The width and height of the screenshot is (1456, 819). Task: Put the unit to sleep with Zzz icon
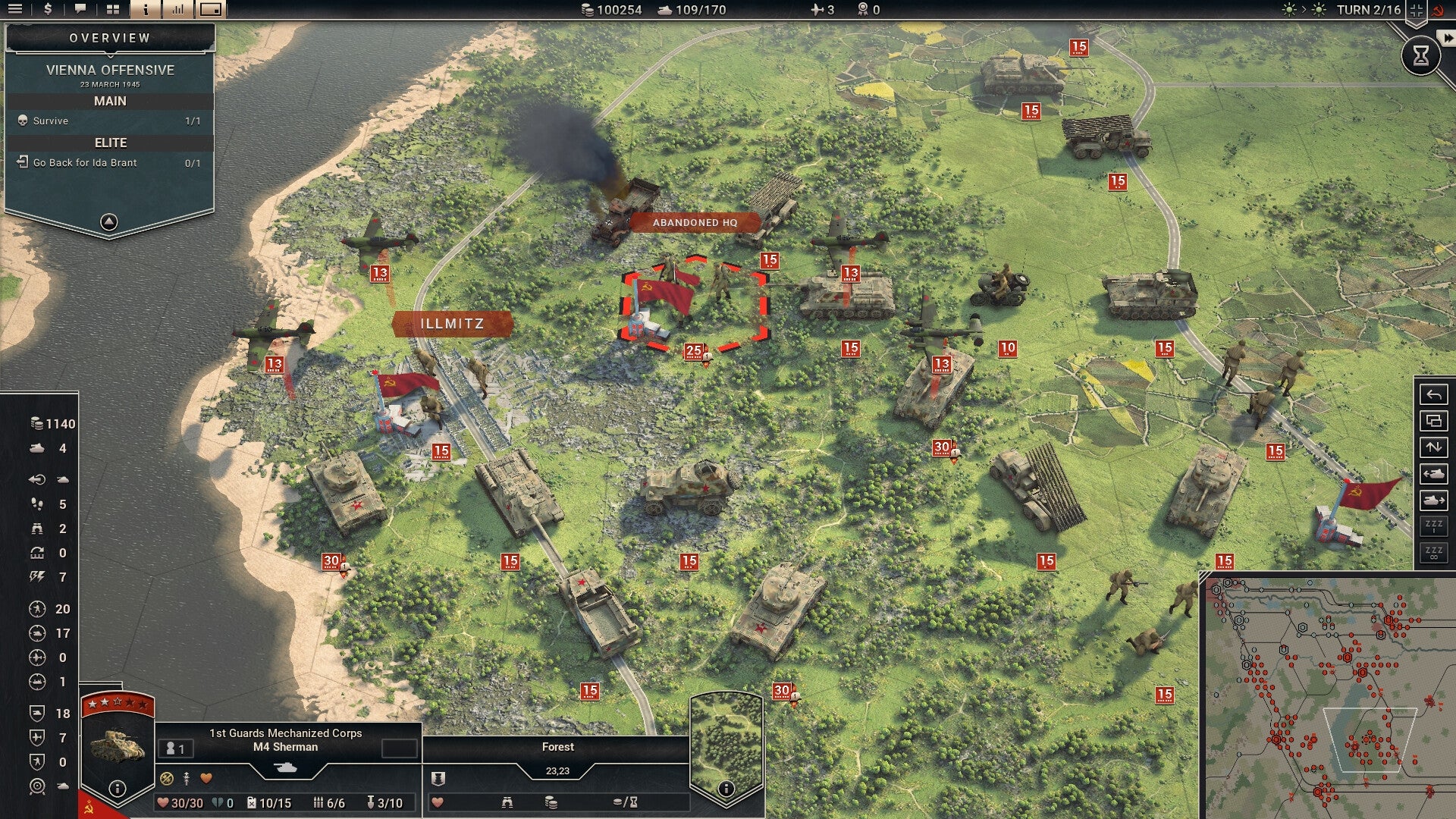tap(1433, 525)
